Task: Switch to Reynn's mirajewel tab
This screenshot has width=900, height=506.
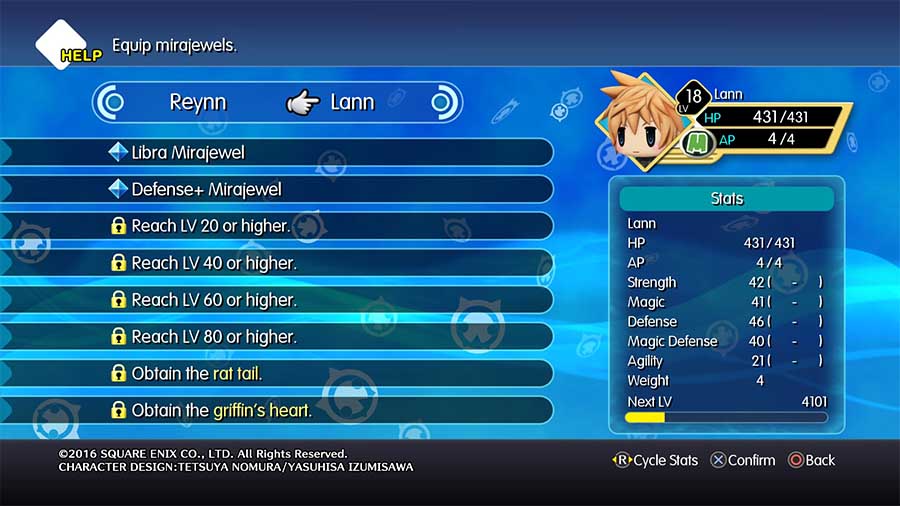Action: pyautogui.click(x=199, y=102)
